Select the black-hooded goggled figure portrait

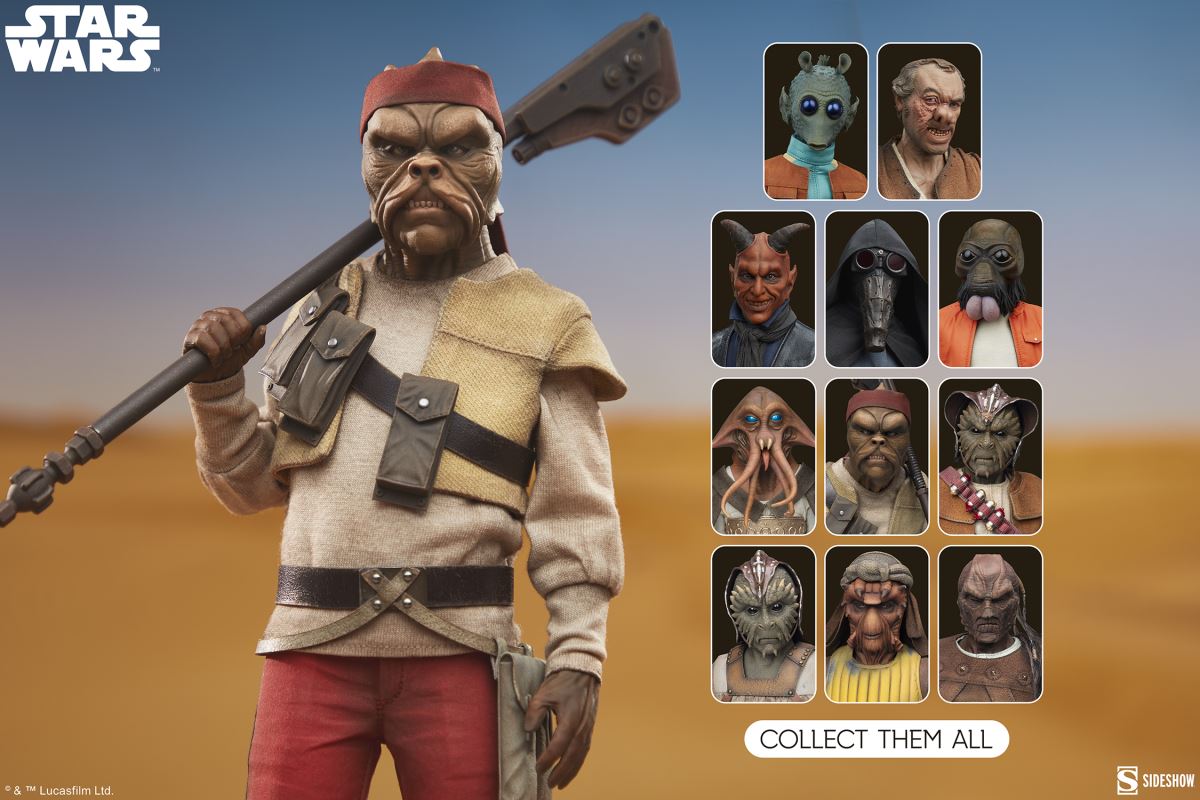[x=877, y=288]
